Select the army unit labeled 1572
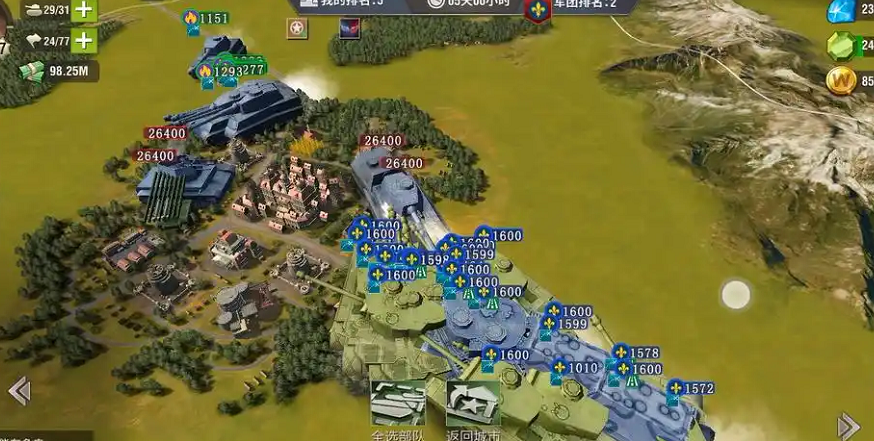 690,389
